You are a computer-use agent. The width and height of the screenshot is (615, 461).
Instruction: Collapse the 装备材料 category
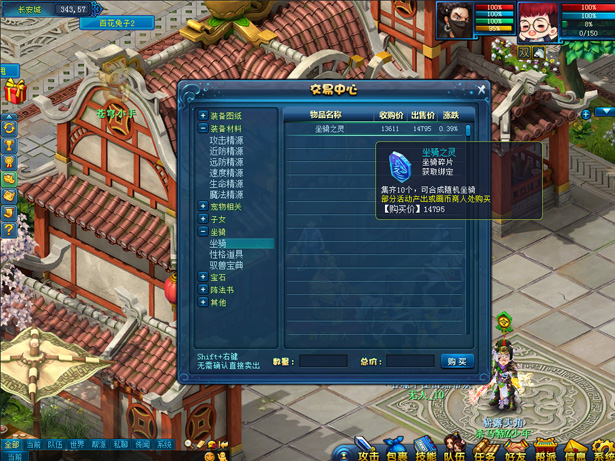coord(203,129)
